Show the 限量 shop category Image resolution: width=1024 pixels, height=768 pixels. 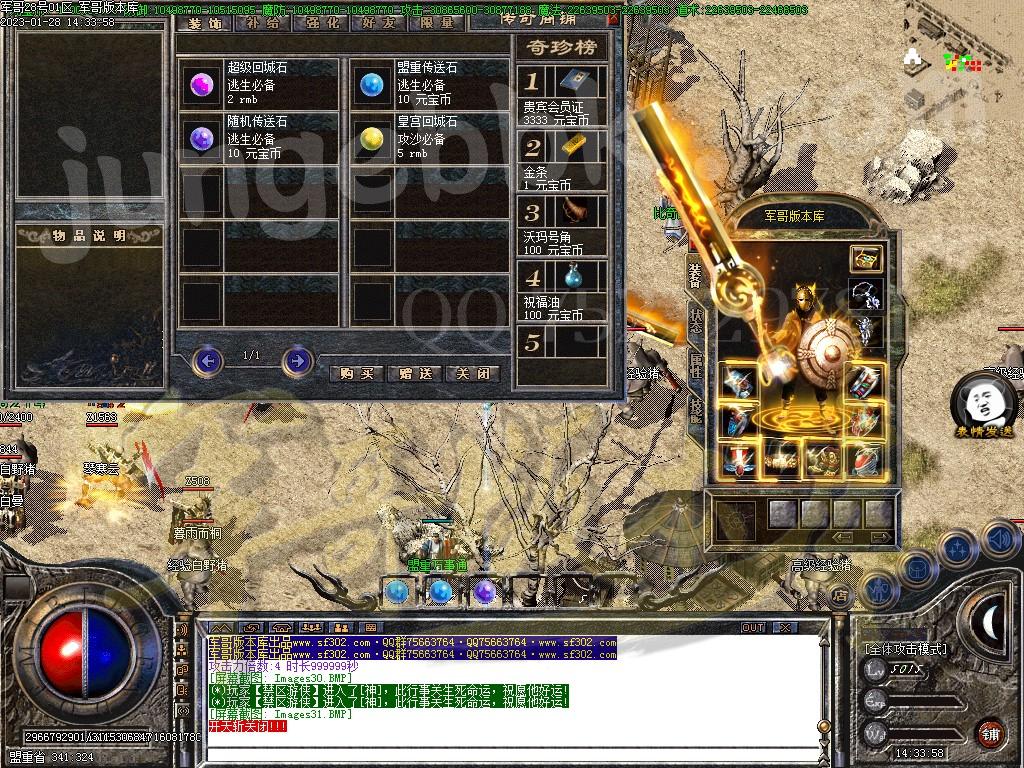[x=437, y=22]
